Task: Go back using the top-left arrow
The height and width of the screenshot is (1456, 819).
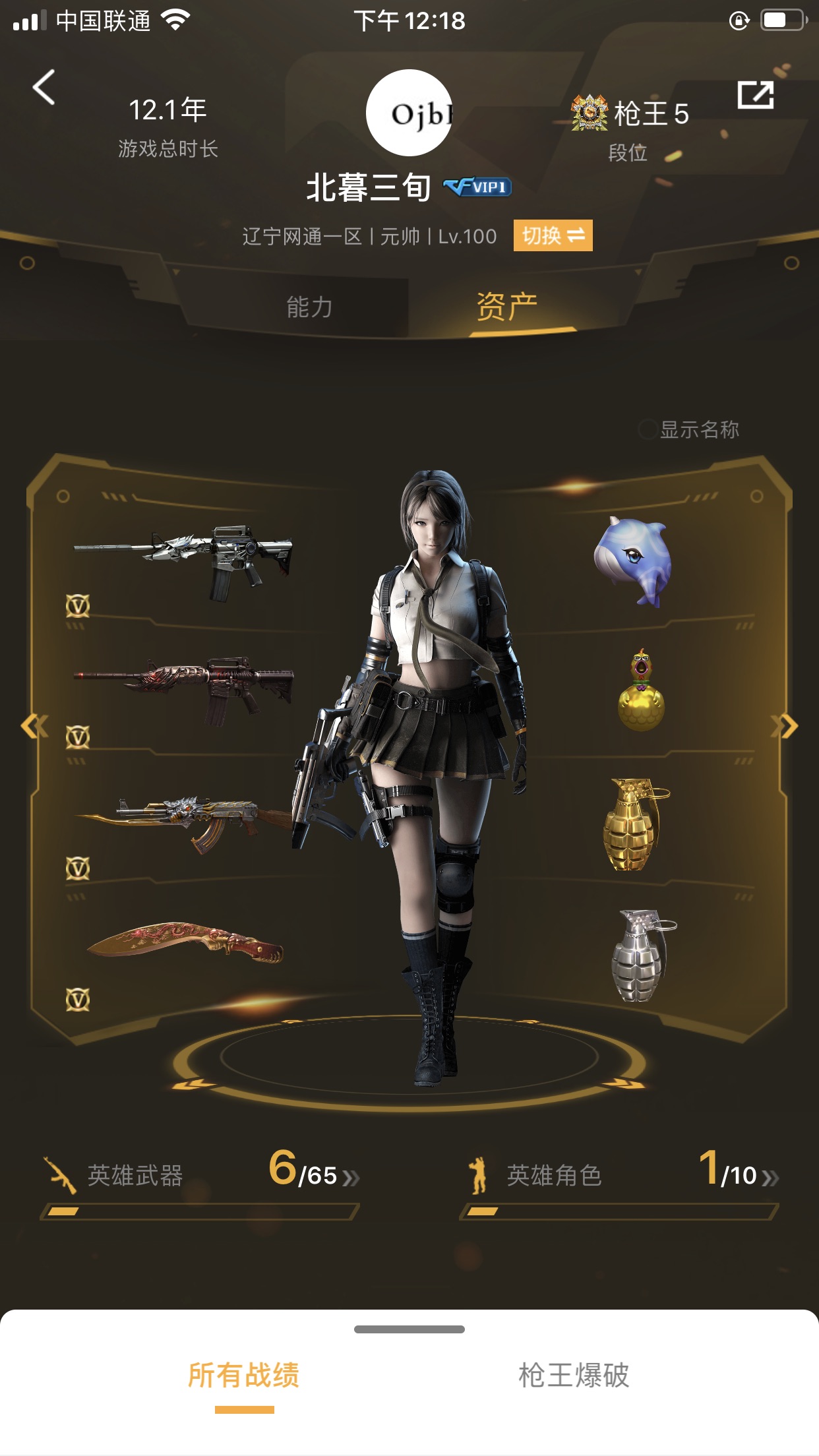Action: click(x=44, y=88)
